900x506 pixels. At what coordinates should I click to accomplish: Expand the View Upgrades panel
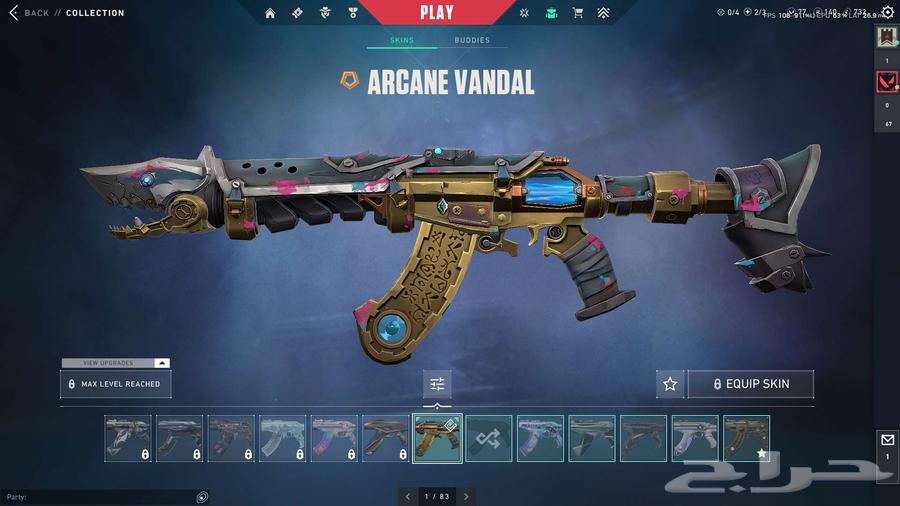pyautogui.click(x=116, y=363)
